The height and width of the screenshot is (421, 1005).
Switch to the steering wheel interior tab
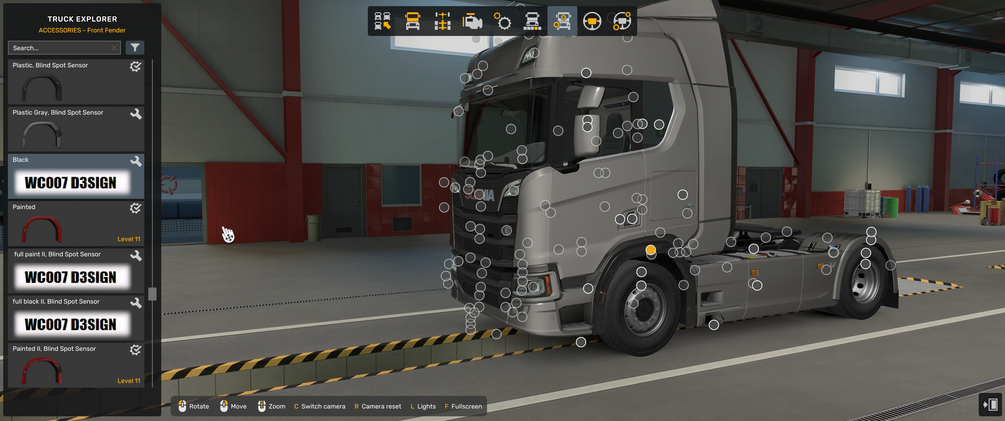[x=592, y=21]
